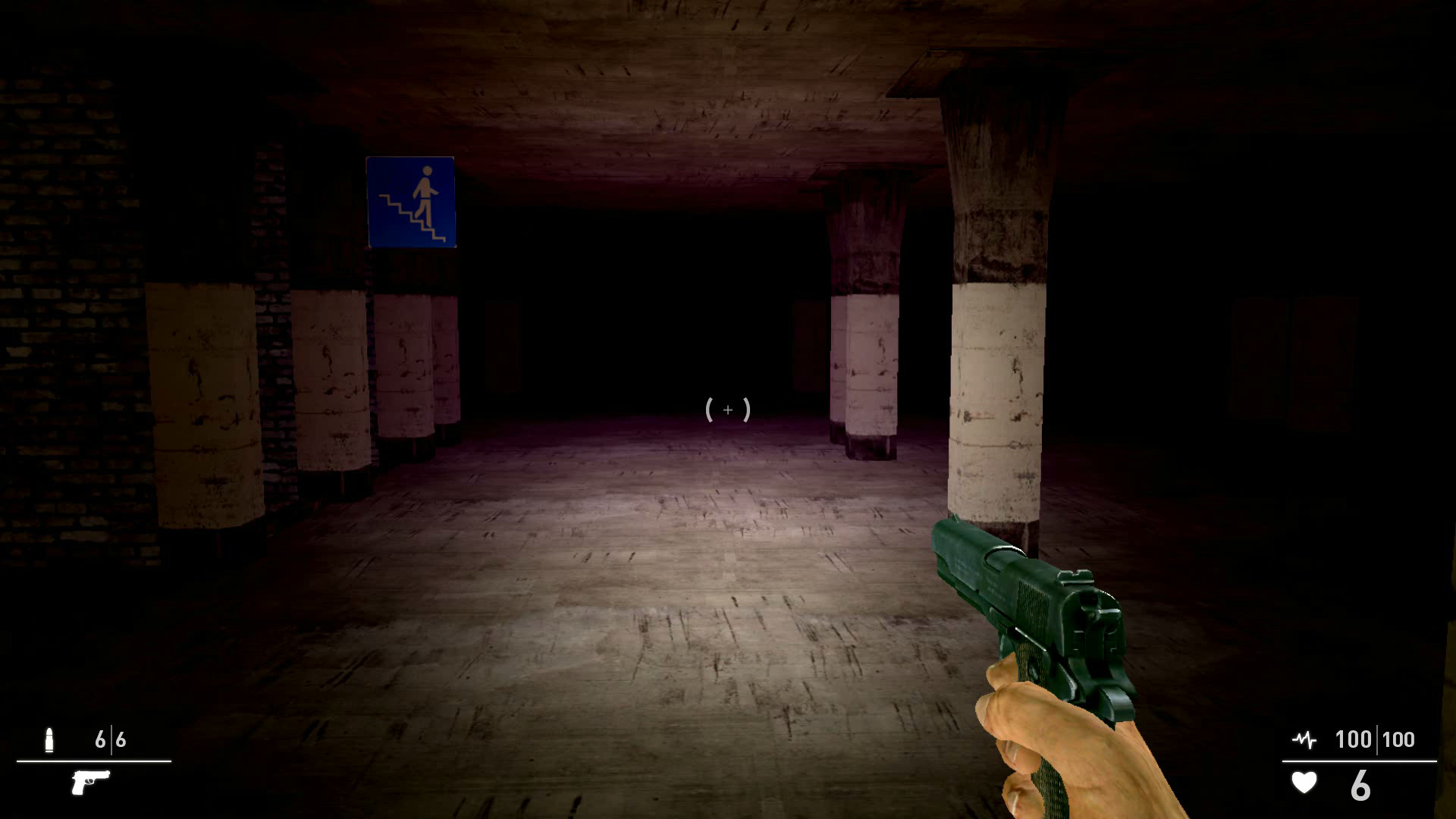This screenshot has height=819, width=1456.
Task: Click the green pistol held in hand
Action: click(x=1016, y=599)
